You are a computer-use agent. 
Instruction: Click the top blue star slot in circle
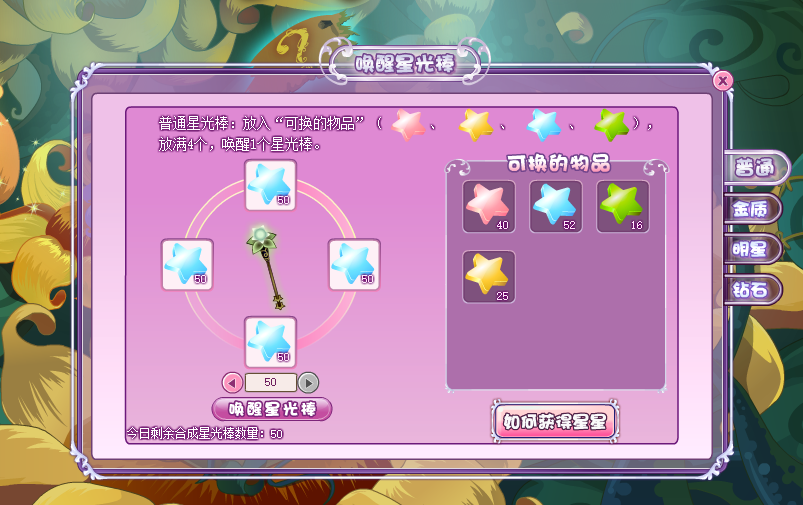point(270,184)
